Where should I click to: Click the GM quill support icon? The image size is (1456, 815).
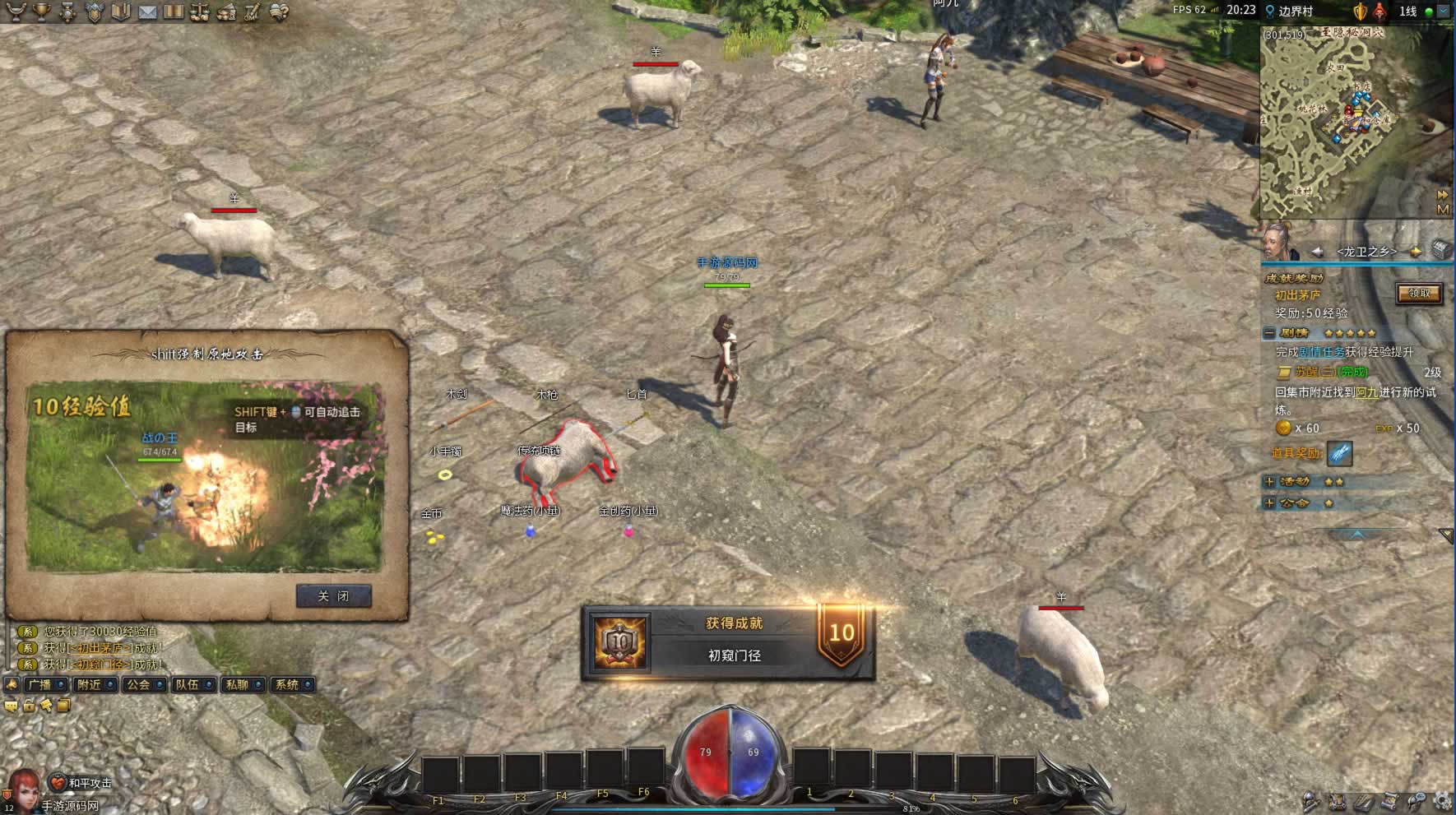pos(253,12)
